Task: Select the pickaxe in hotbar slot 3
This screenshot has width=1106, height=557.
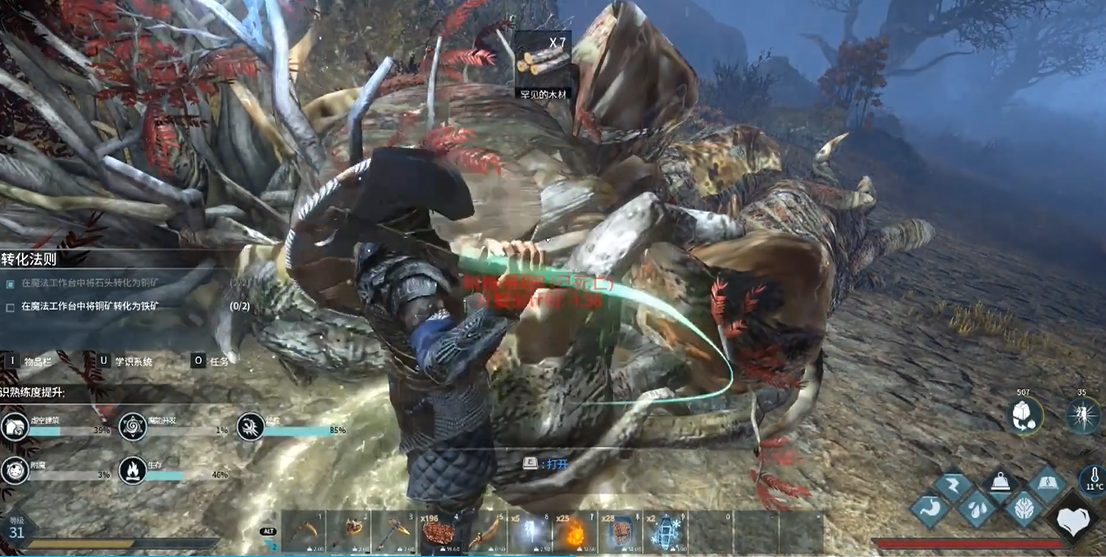Action: 393,531
